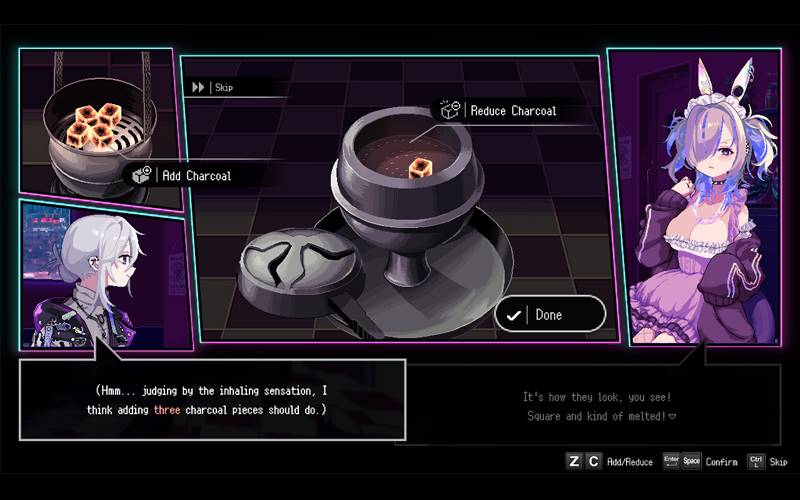Select the Reduce Charcoal option
Image resolution: width=800 pixels, height=500 pixels.
(501, 110)
